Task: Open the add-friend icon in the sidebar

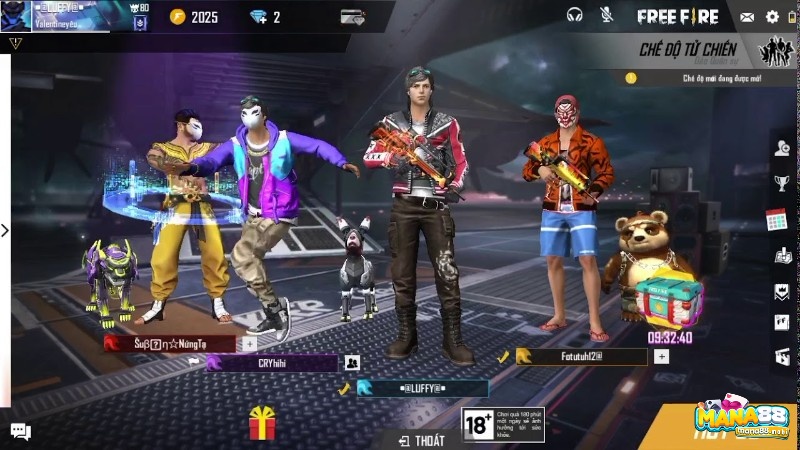Action: click(781, 148)
